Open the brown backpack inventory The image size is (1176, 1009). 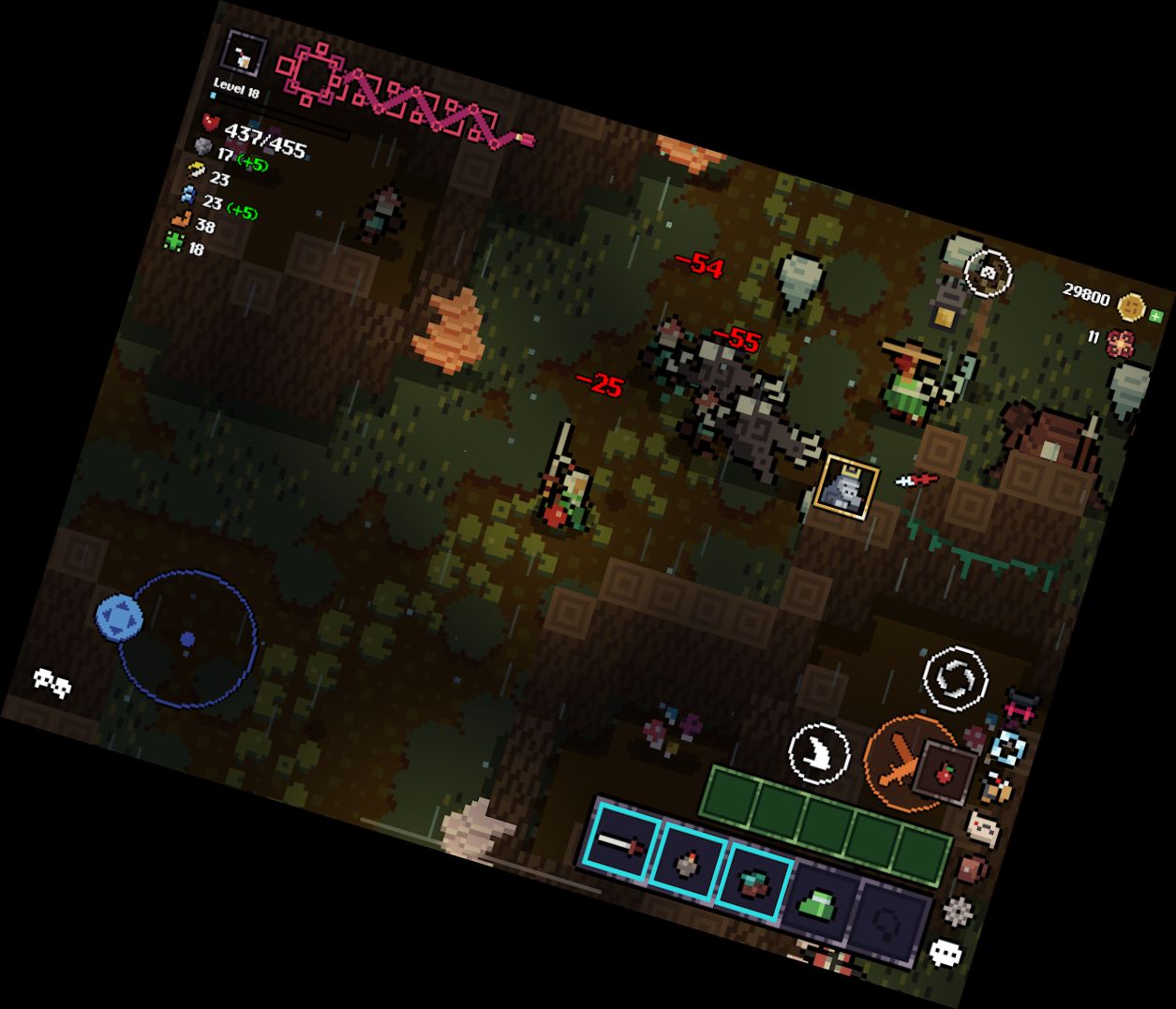973,868
